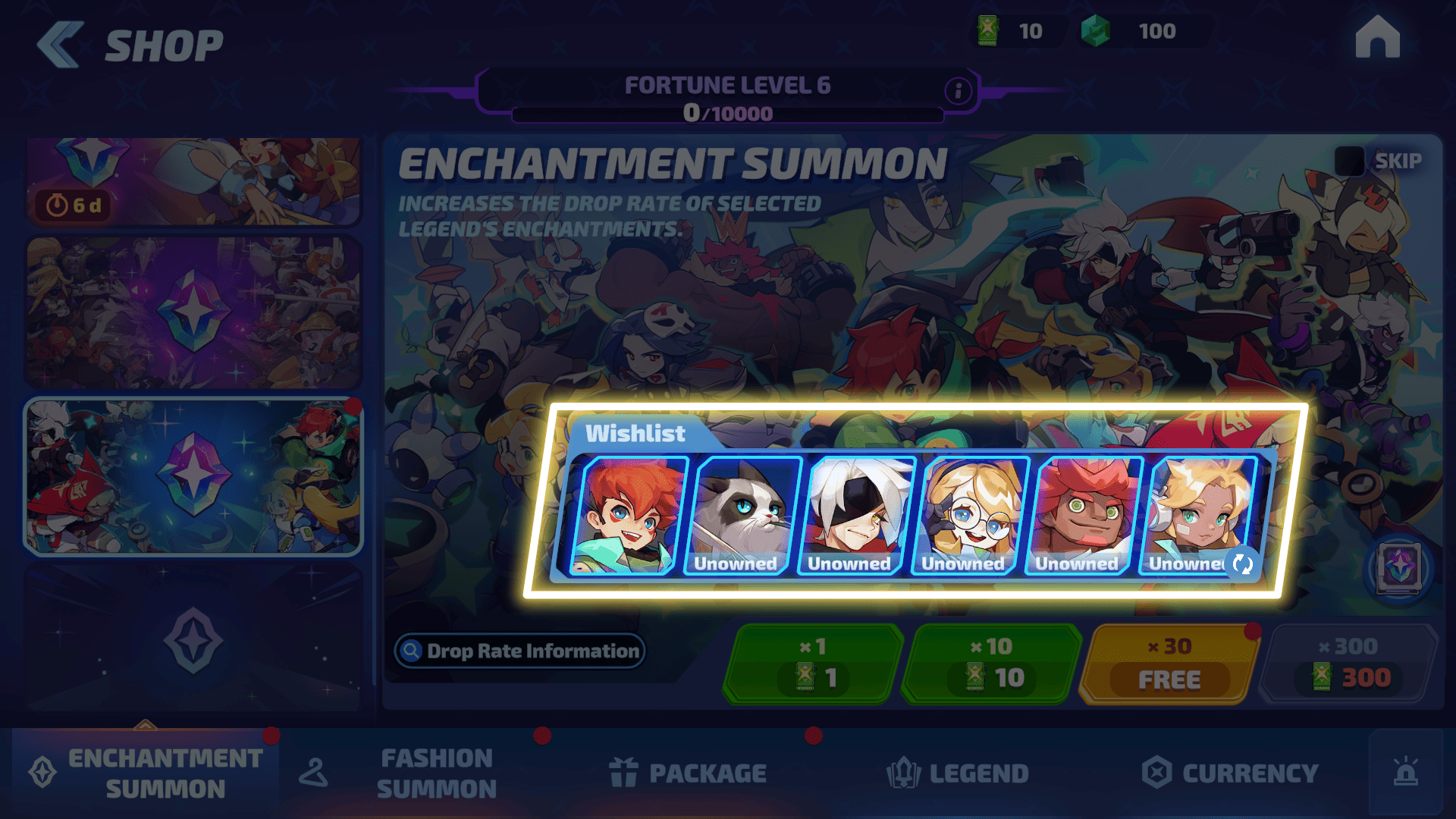This screenshot has width=1456, height=819.
Task: Summon 300 times for 300 tickets
Action: click(1348, 664)
